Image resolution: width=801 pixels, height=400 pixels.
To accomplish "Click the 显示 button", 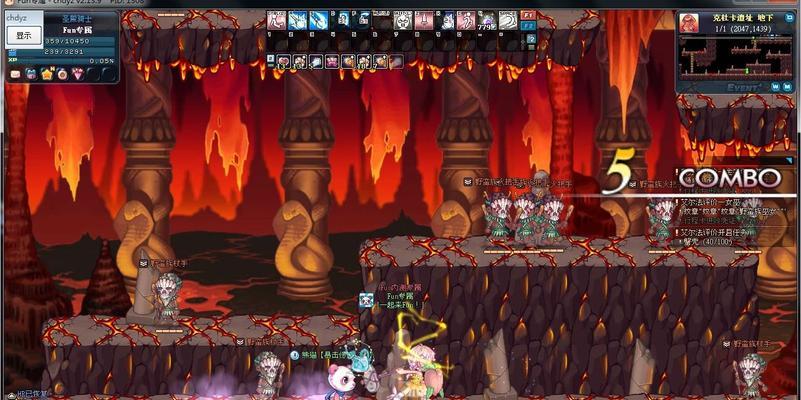I will (x=23, y=35).
